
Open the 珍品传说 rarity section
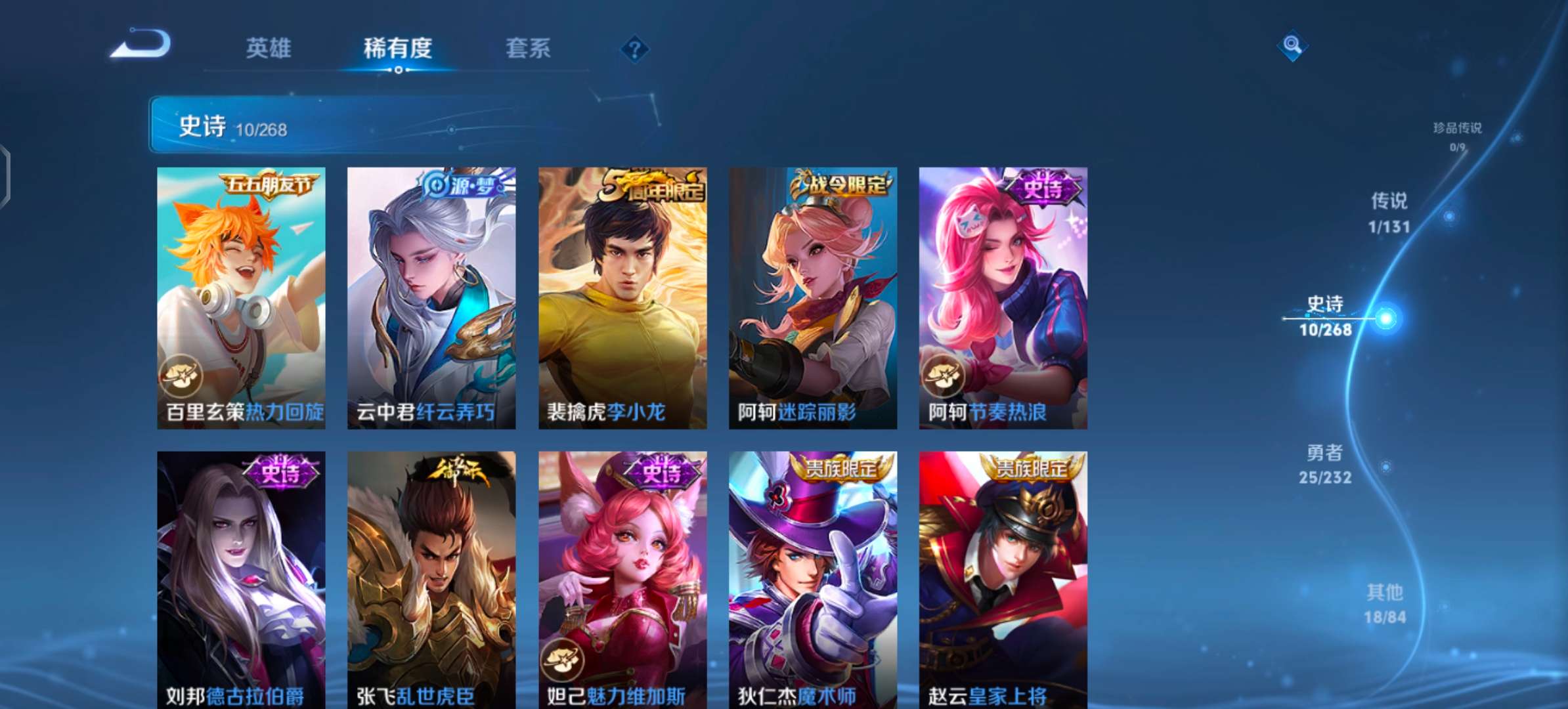point(1458,130)
